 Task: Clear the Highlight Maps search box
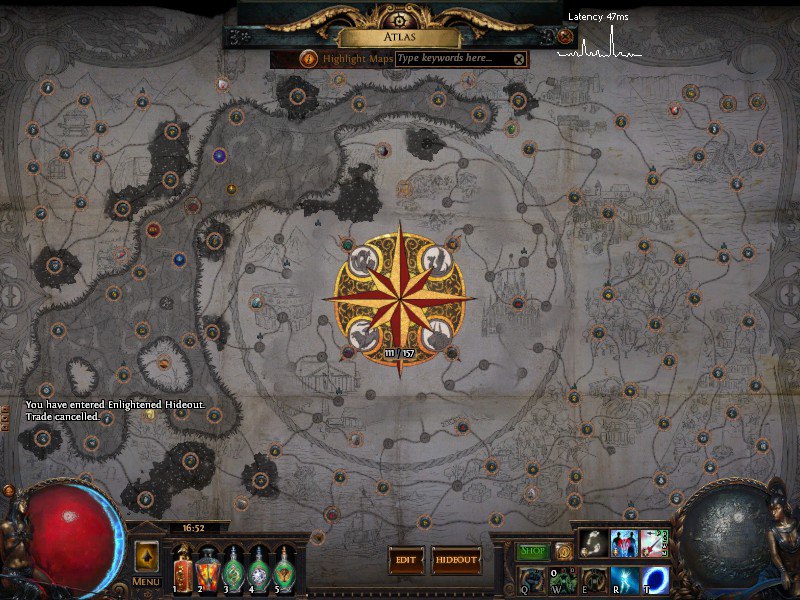pyautogui.click(x=519, y=59)
